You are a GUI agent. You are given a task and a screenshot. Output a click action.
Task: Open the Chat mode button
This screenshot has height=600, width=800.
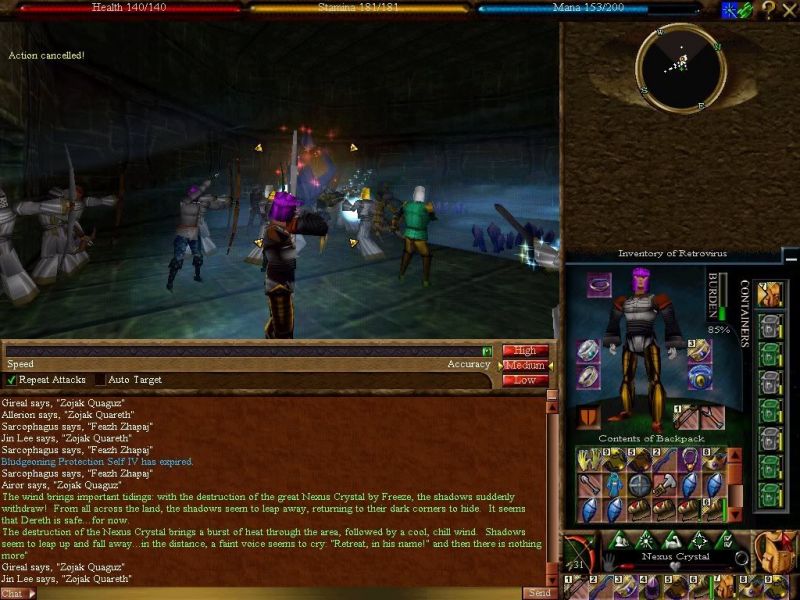pyautogui.click(x=17, y=593)
